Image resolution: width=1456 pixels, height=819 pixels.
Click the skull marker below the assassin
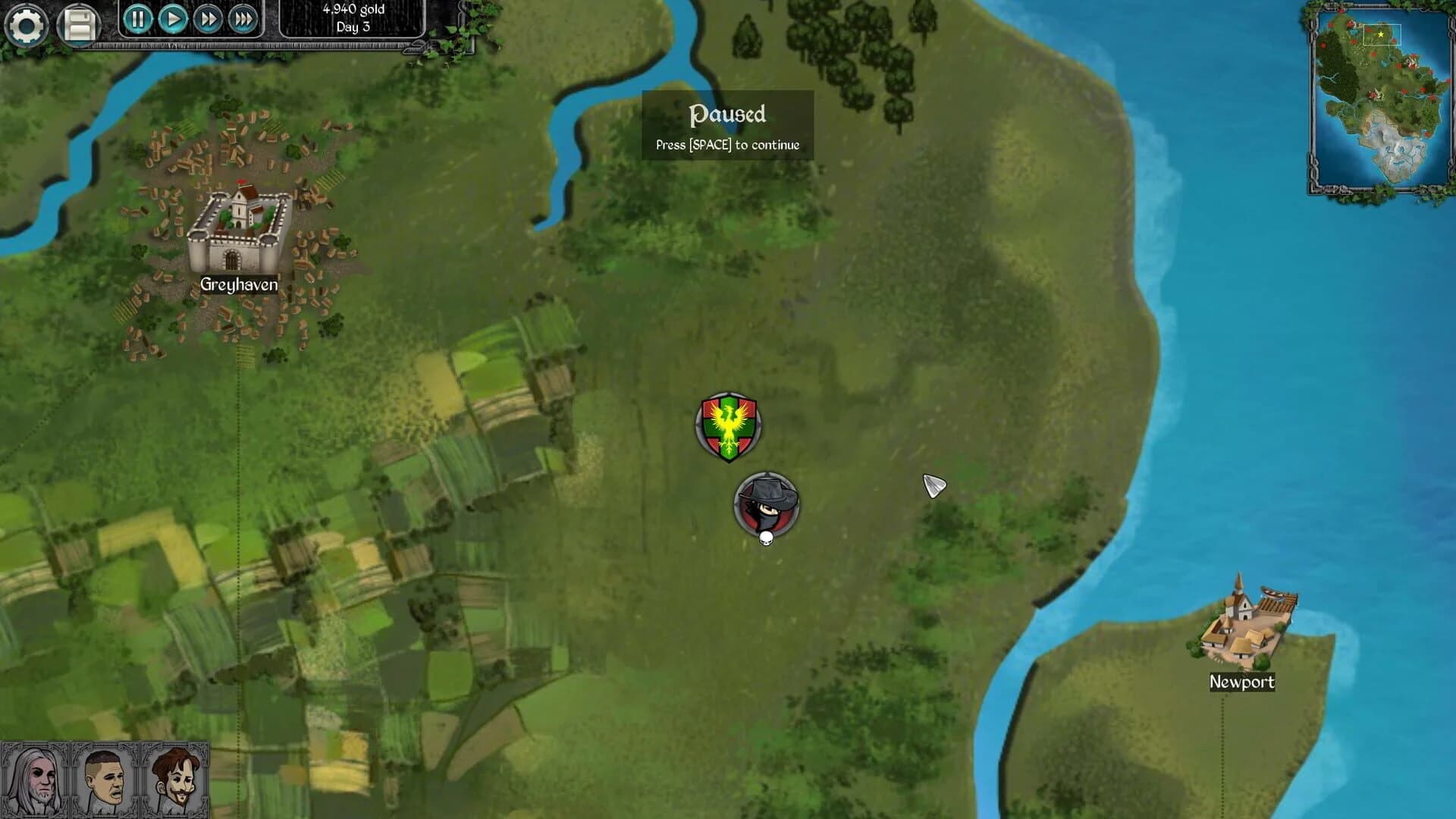[766, 540]
